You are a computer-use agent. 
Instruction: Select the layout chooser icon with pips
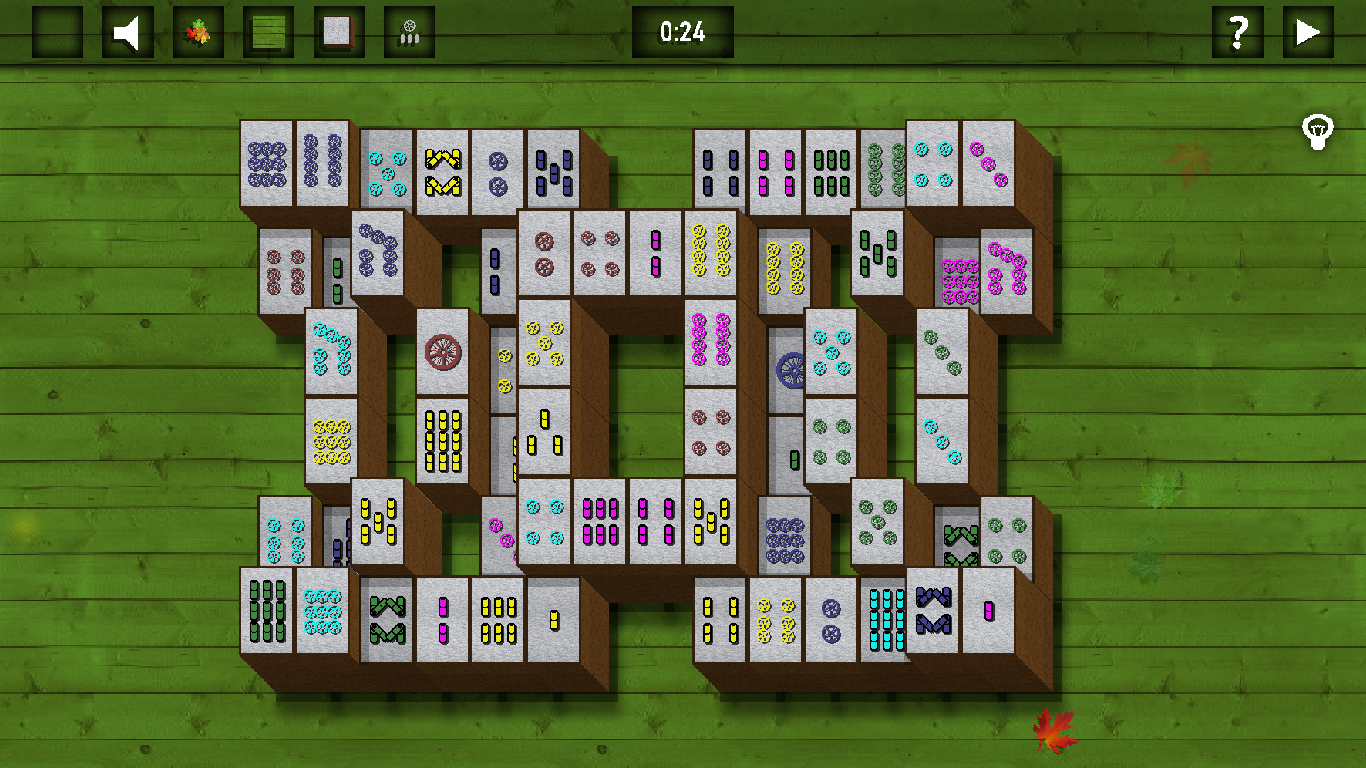point(407,31)
